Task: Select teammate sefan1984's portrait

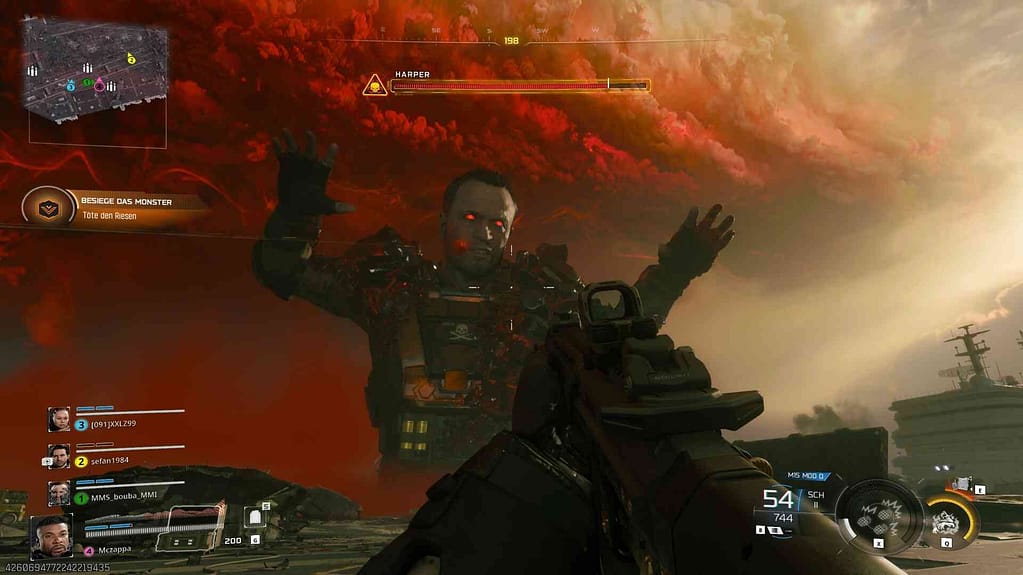Action: pyautogui.click(x=60, y=455)
